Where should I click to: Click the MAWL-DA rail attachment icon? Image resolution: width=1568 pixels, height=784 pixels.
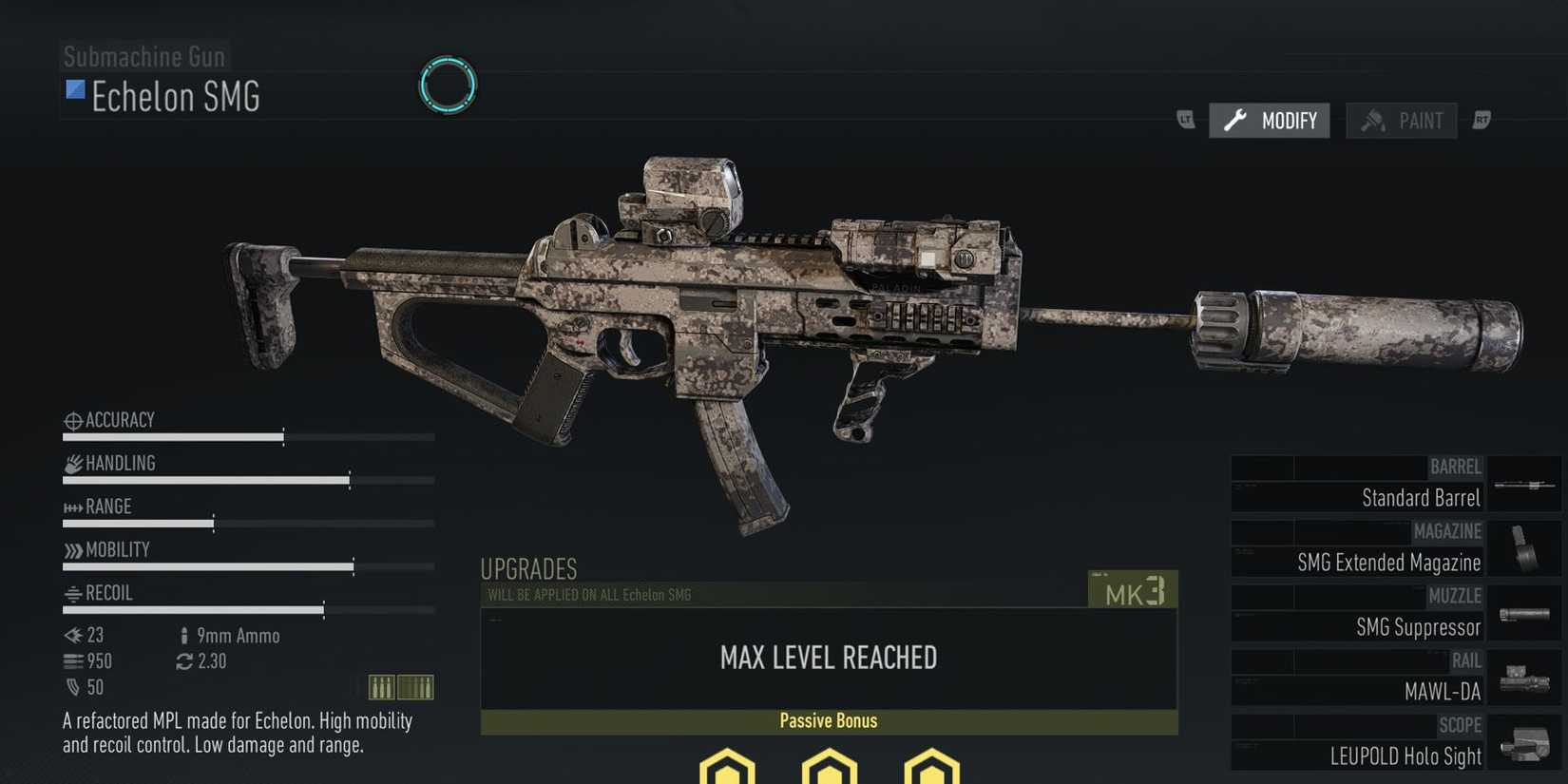[x=1525, y=677]
